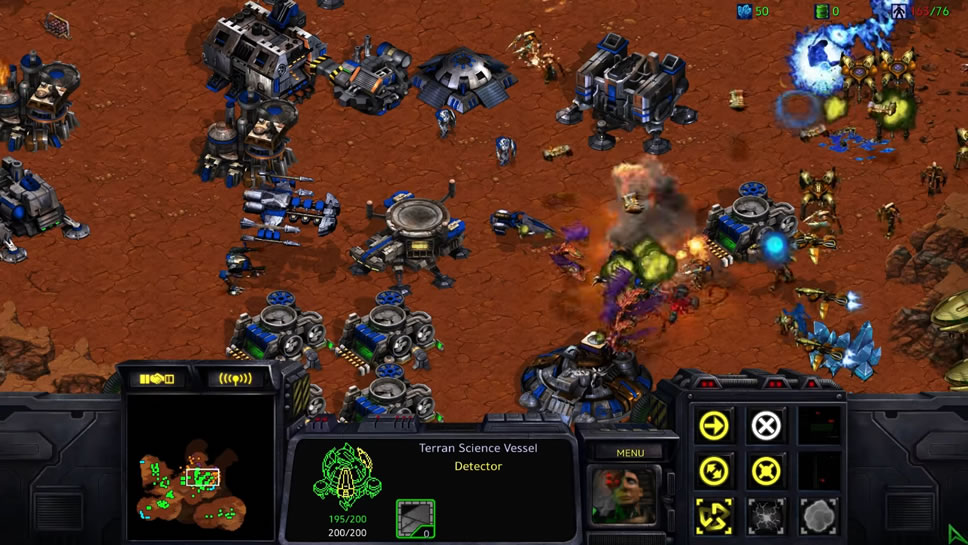Viewport: 968px width, 545px height.
Task: Activate the Hold Position command
Action: [x=766, y=469]
